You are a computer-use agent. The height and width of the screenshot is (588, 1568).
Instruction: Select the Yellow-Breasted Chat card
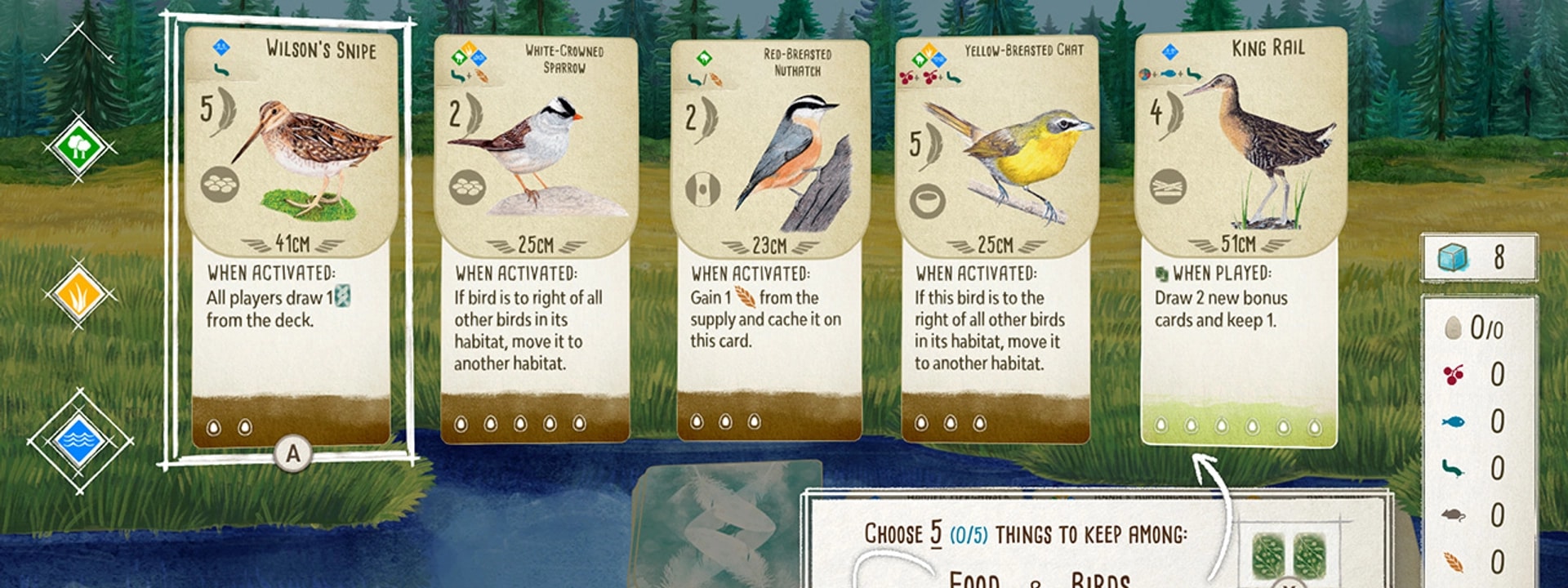pyautogui.click(x=996, y=237)
